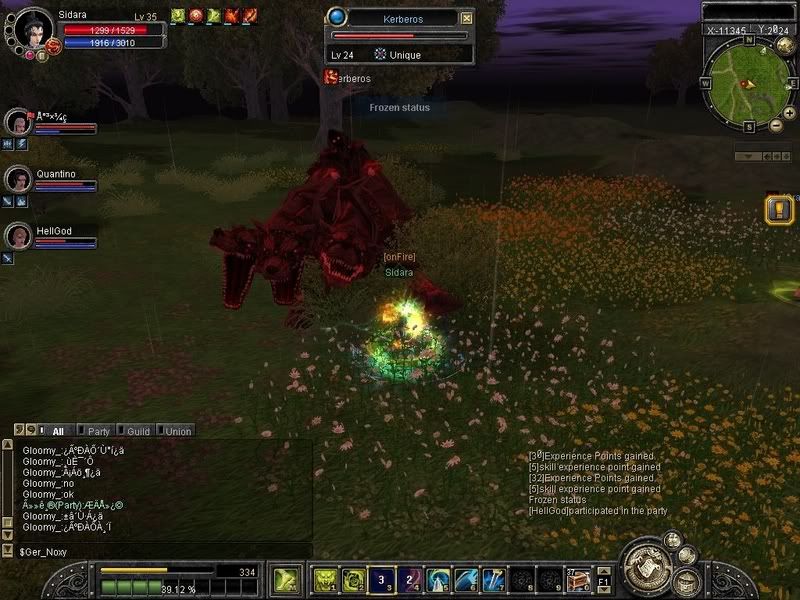
Task: Zoom out the minimap with minus button
Action: 776,125
